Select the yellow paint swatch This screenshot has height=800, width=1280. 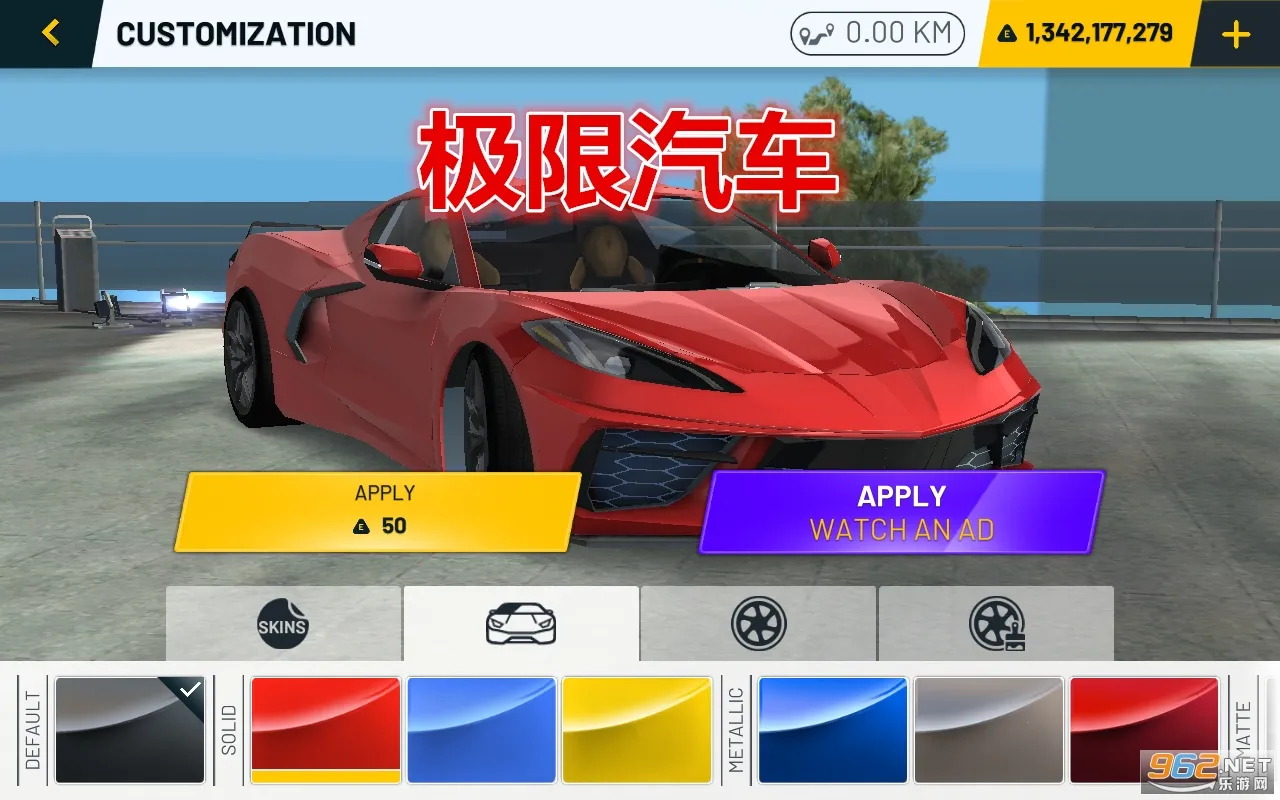coord(637,730)
